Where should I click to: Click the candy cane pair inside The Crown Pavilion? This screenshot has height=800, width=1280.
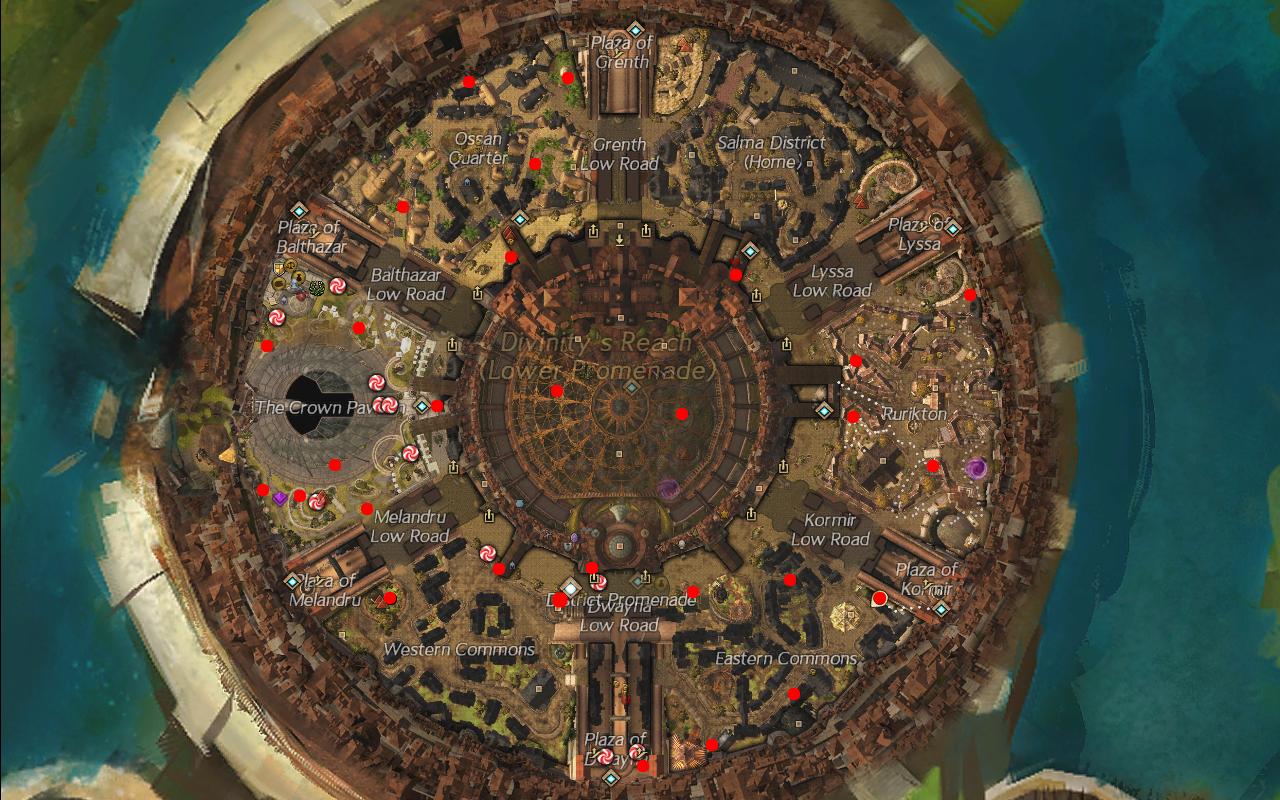pos(385,404)
